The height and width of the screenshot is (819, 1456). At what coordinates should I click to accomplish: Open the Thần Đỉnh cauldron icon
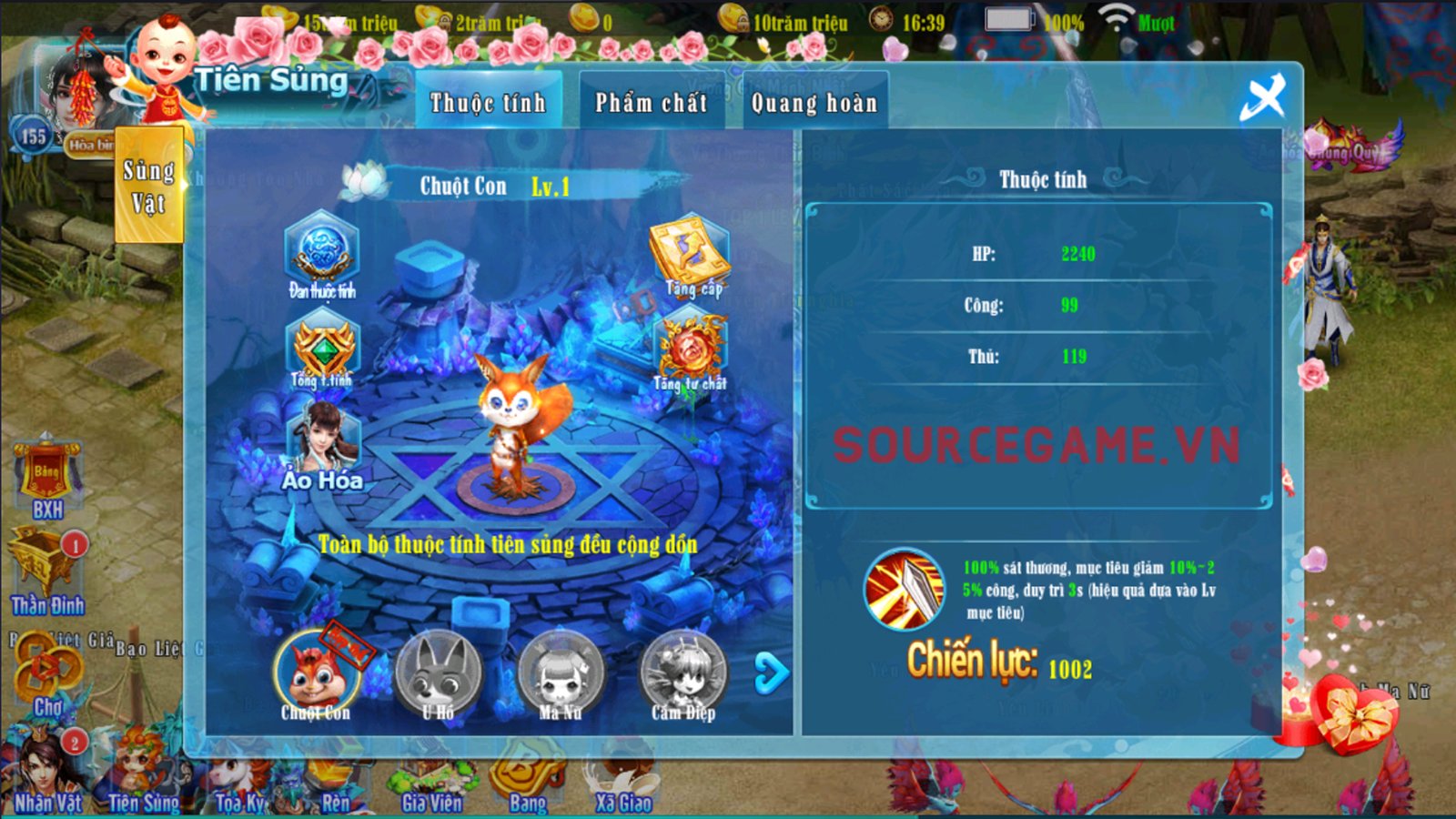[45, 571]
